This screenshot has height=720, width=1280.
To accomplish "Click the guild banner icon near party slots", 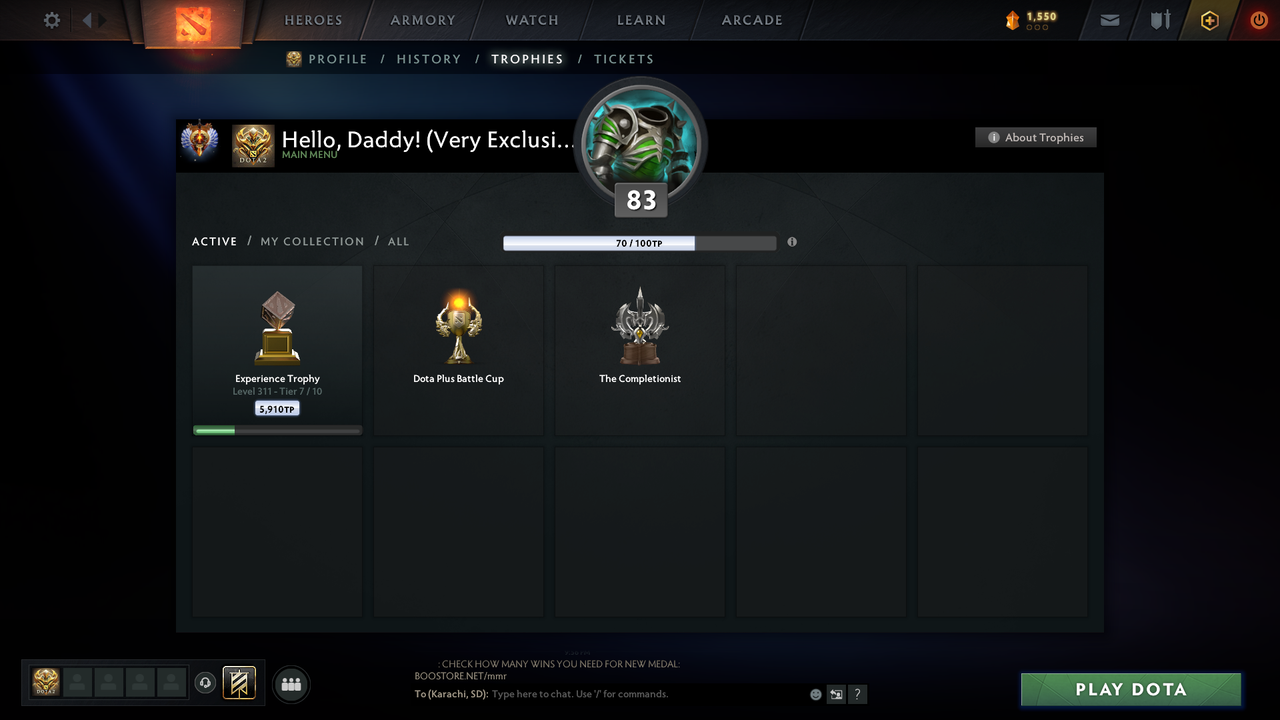I will pos(239,683).
